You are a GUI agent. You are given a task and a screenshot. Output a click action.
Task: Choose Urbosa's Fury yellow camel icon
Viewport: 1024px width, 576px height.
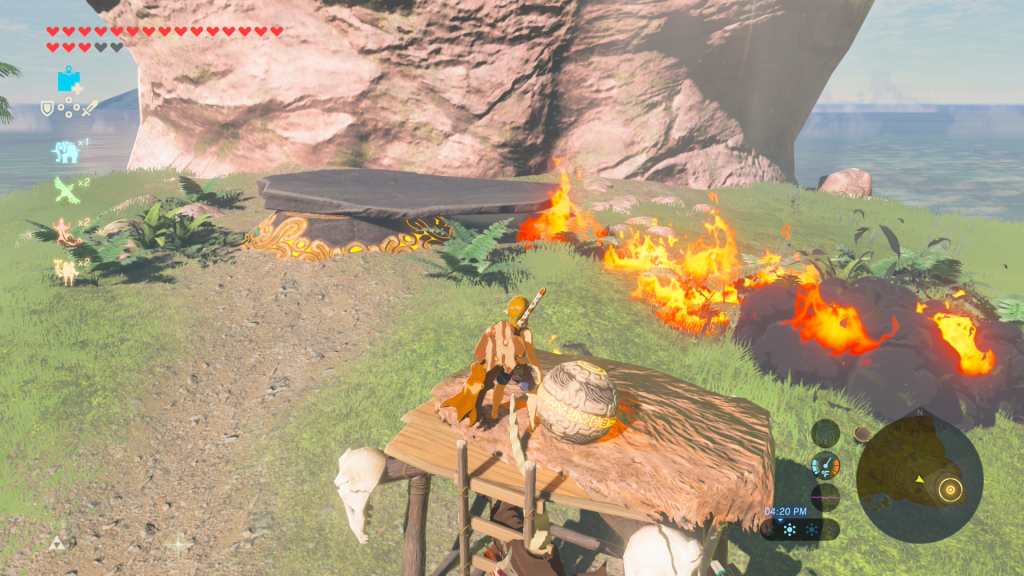pos(67,270)
